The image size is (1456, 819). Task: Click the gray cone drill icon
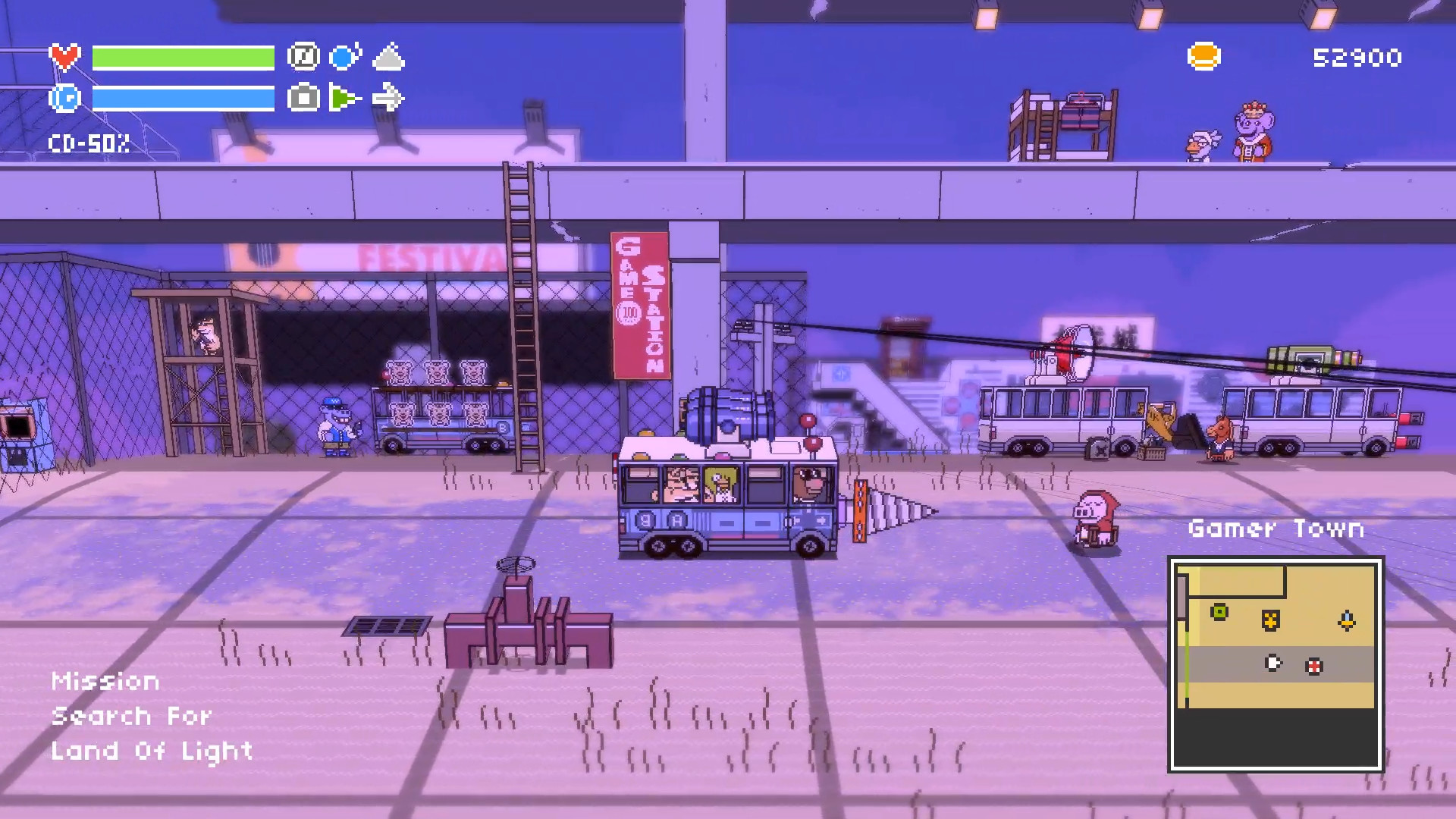coord(388,58)
